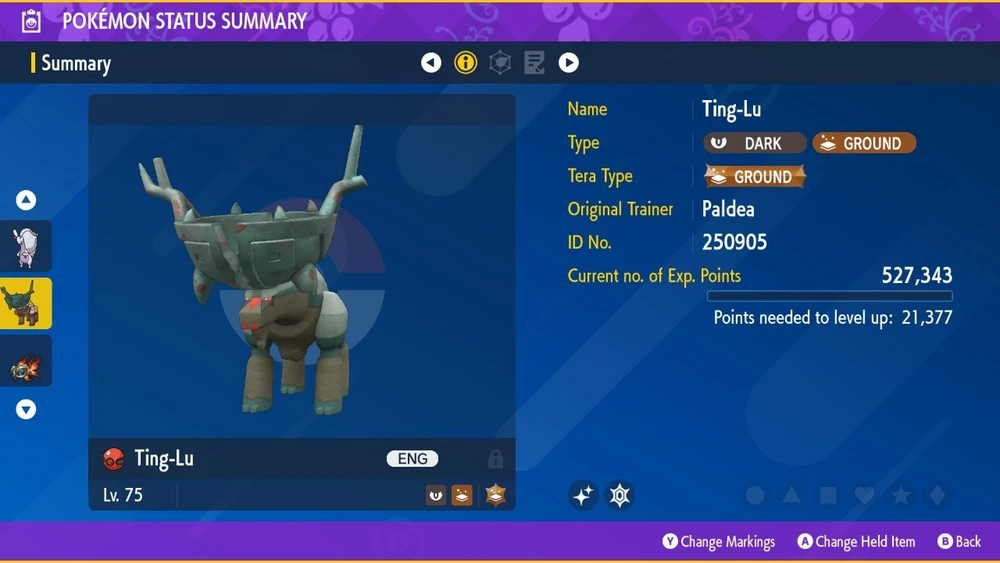This screenshot has height=563, width=1000.
Task: Advance to the next summary page arrow
Action: (x=568, y=63)
